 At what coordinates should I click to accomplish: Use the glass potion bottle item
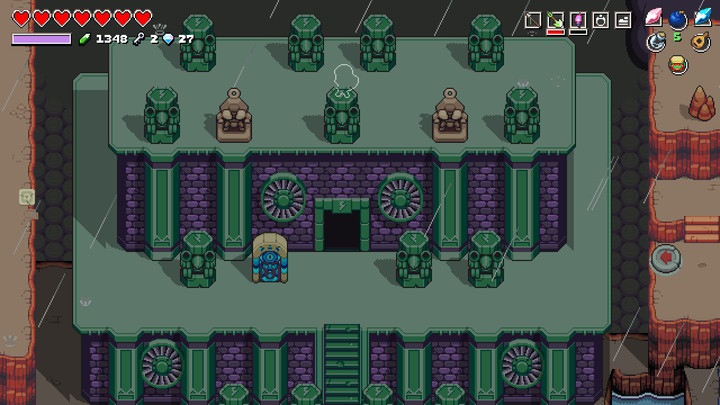click(657, 41)
